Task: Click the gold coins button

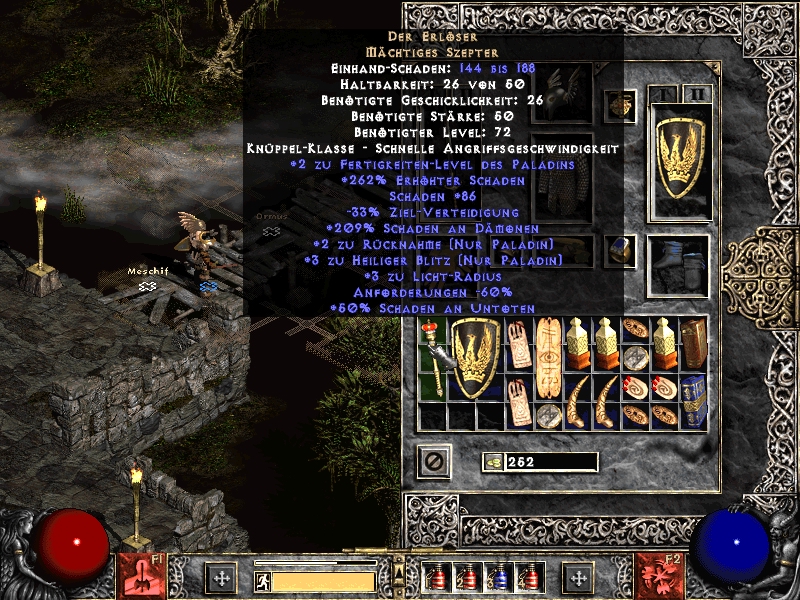Action: (x=493, y=462)
